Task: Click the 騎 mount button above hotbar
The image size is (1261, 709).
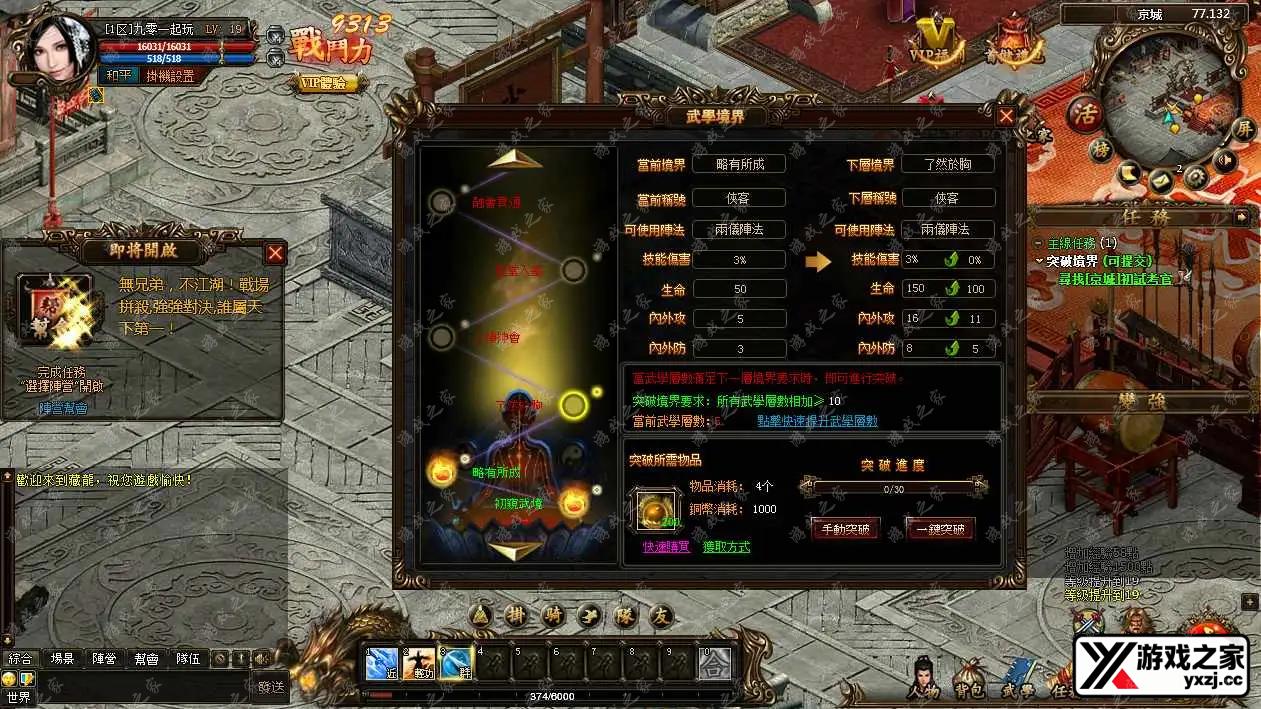Action: 552,616
